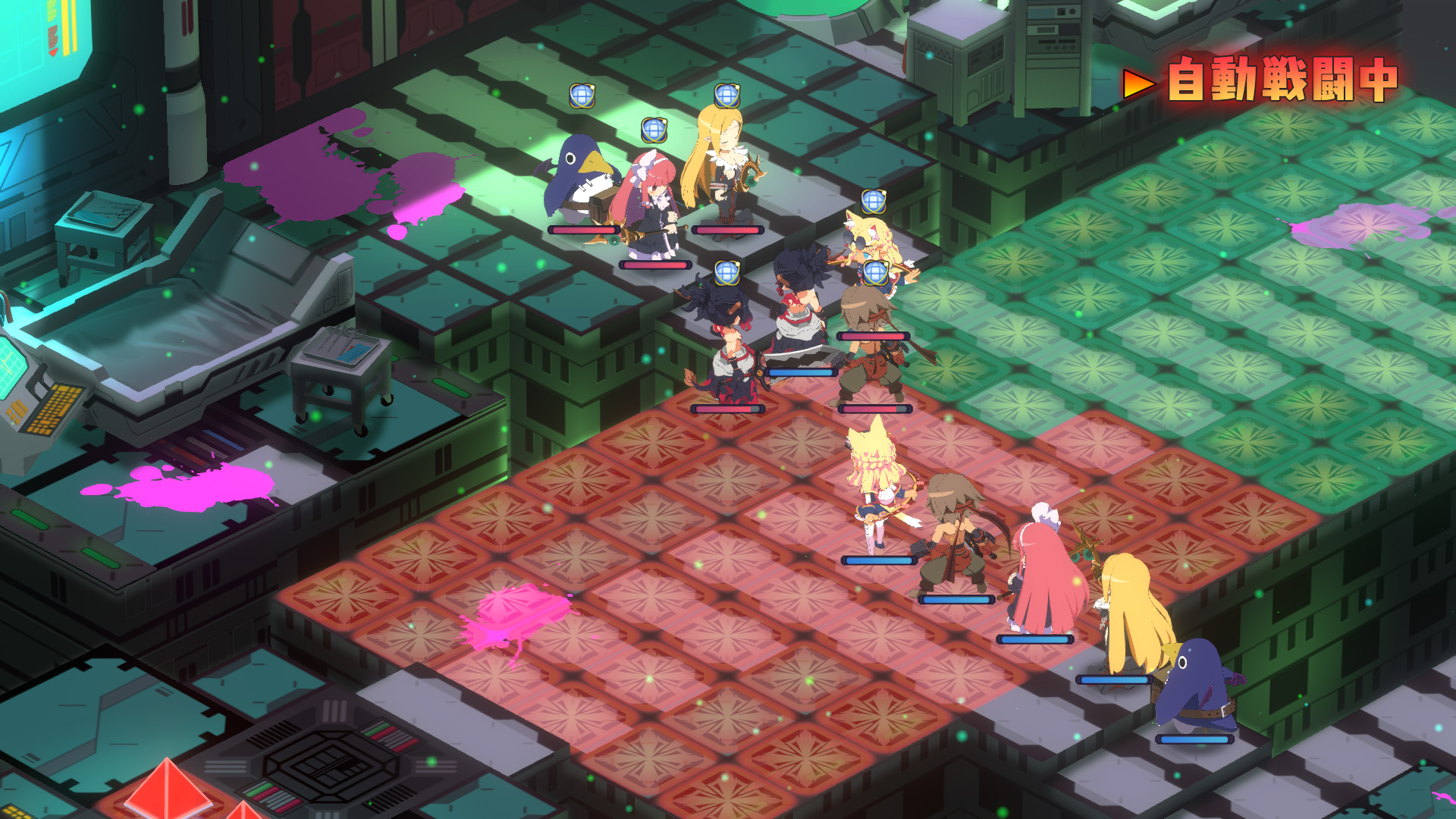
Task: Click the buff icon above the blonde long-haired witch
Action: click(726, 97)
